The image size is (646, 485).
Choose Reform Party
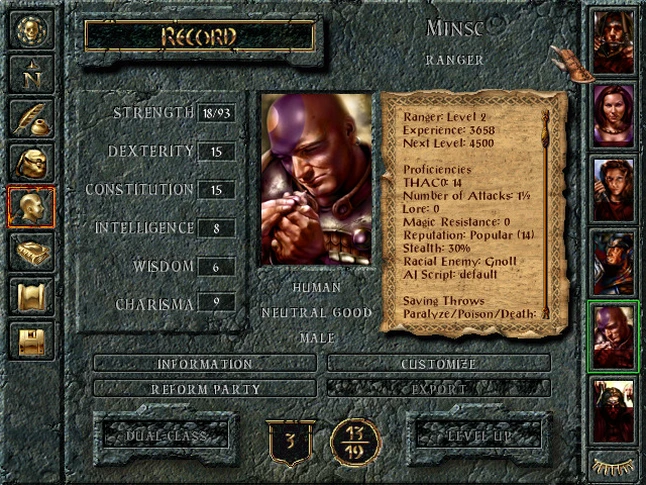click(204, 388)
